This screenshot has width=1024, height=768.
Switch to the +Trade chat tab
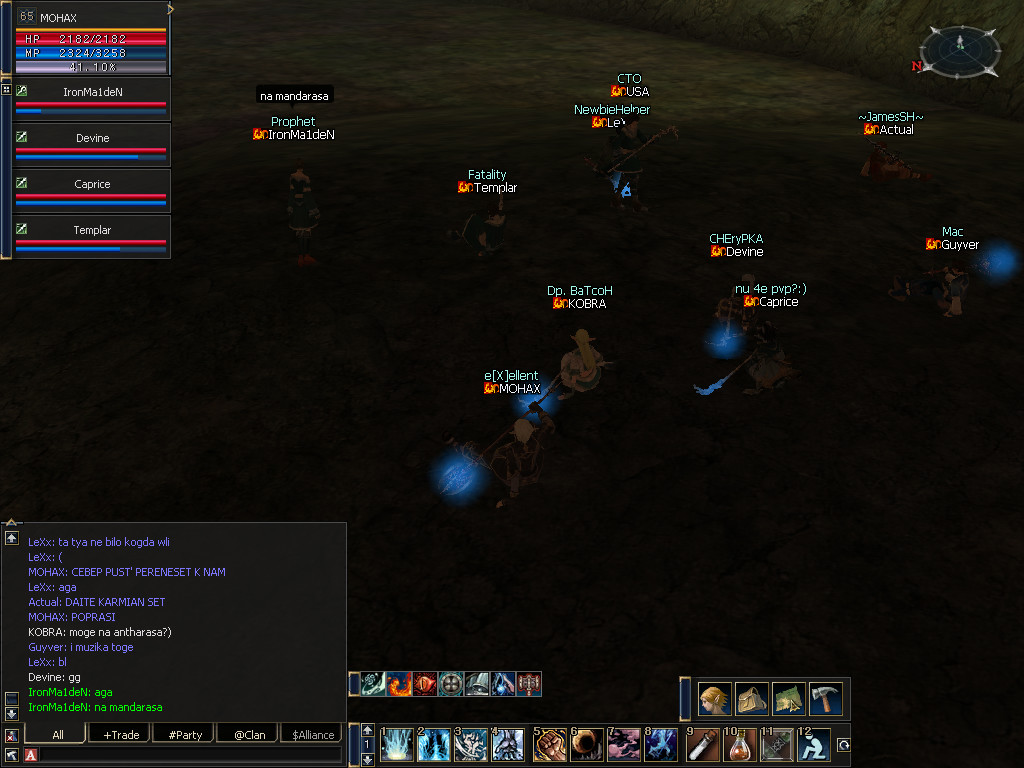121,734
